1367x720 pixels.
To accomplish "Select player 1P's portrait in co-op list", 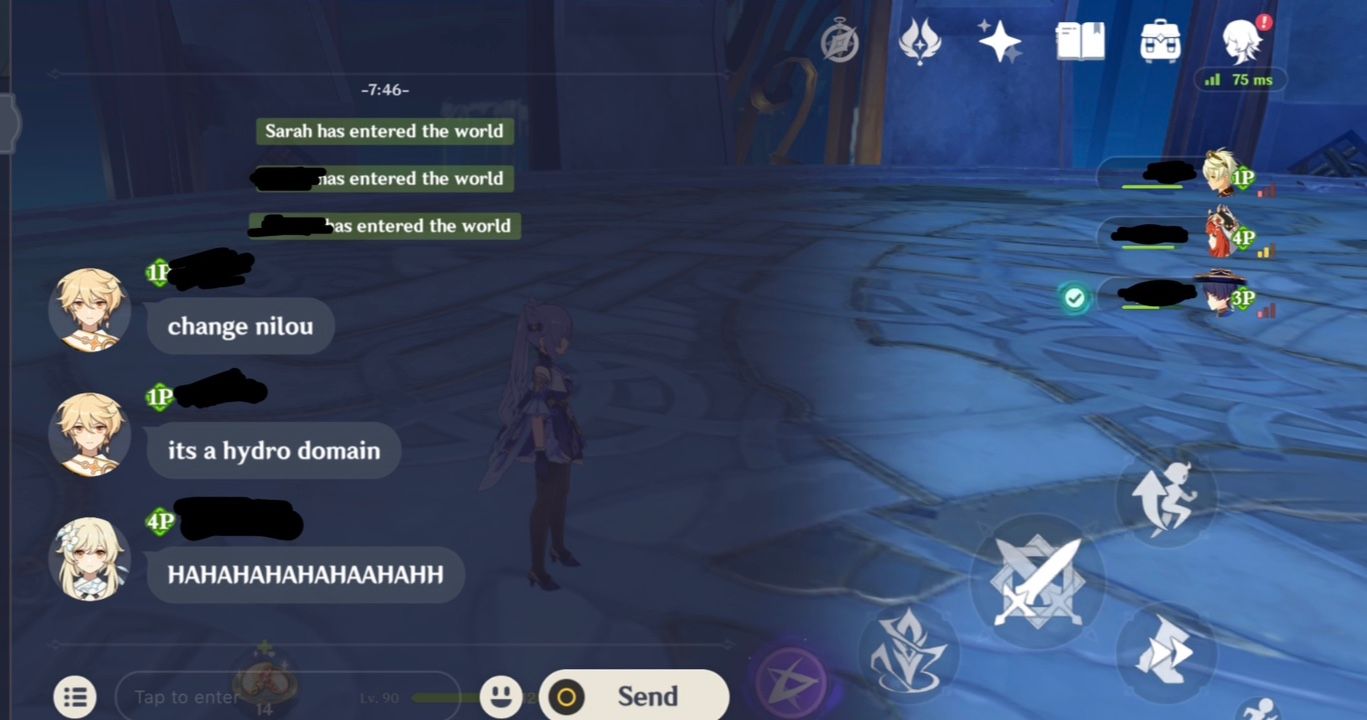I will coord(1219,174).
